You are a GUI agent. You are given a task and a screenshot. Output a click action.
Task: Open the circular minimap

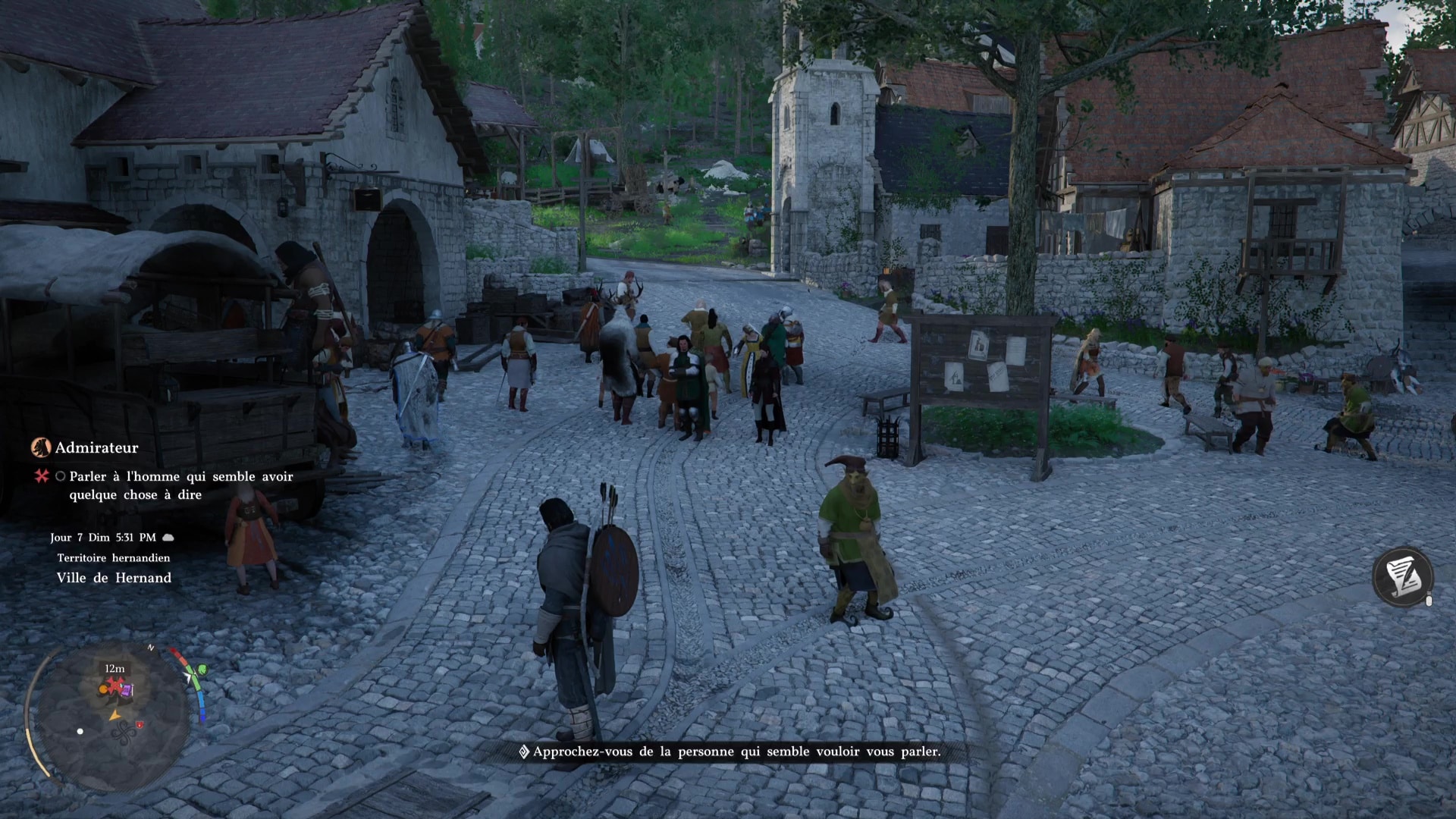click(114, 717)
